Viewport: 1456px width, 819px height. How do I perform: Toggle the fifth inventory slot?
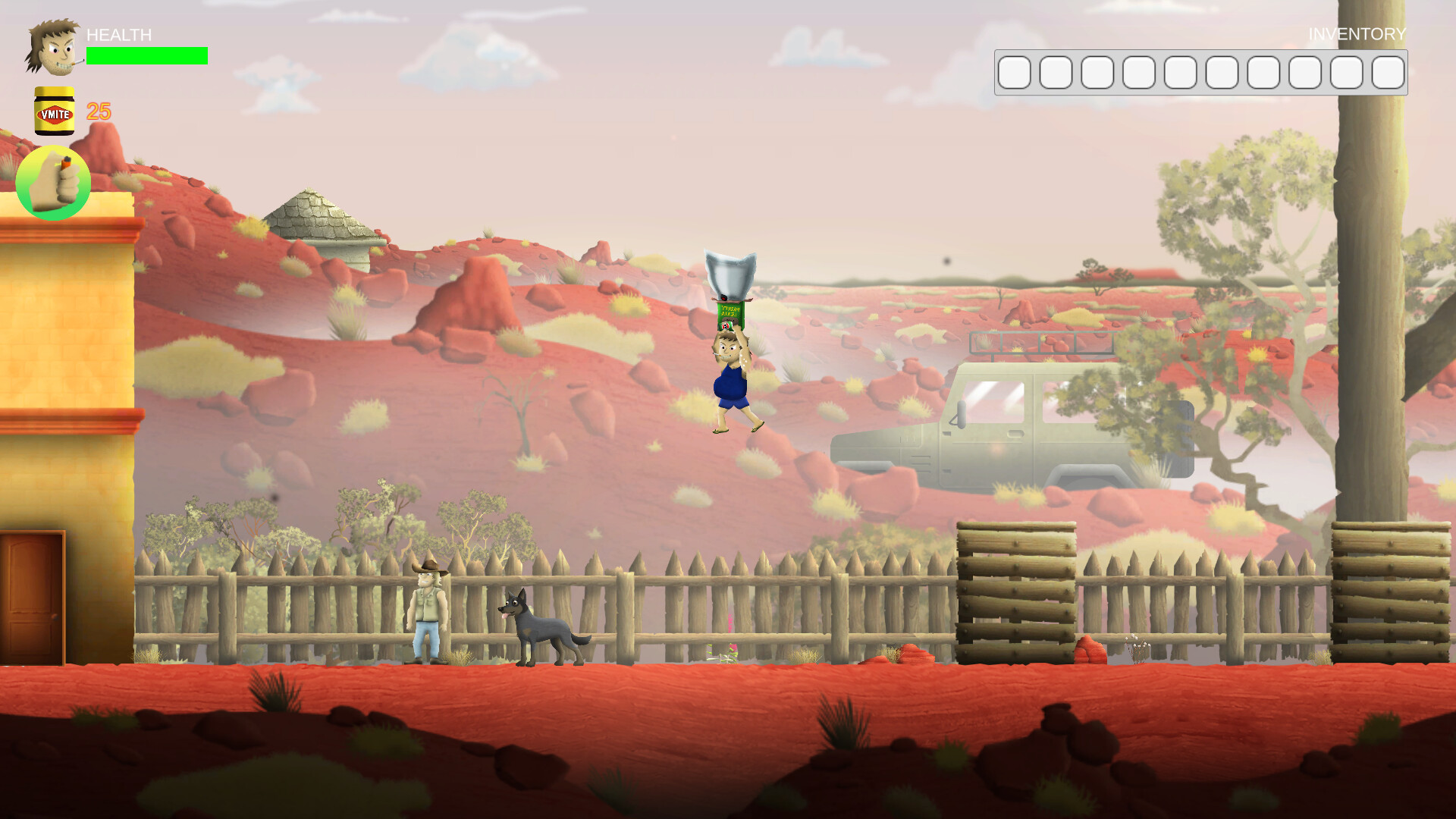[x=1178, y=73]
